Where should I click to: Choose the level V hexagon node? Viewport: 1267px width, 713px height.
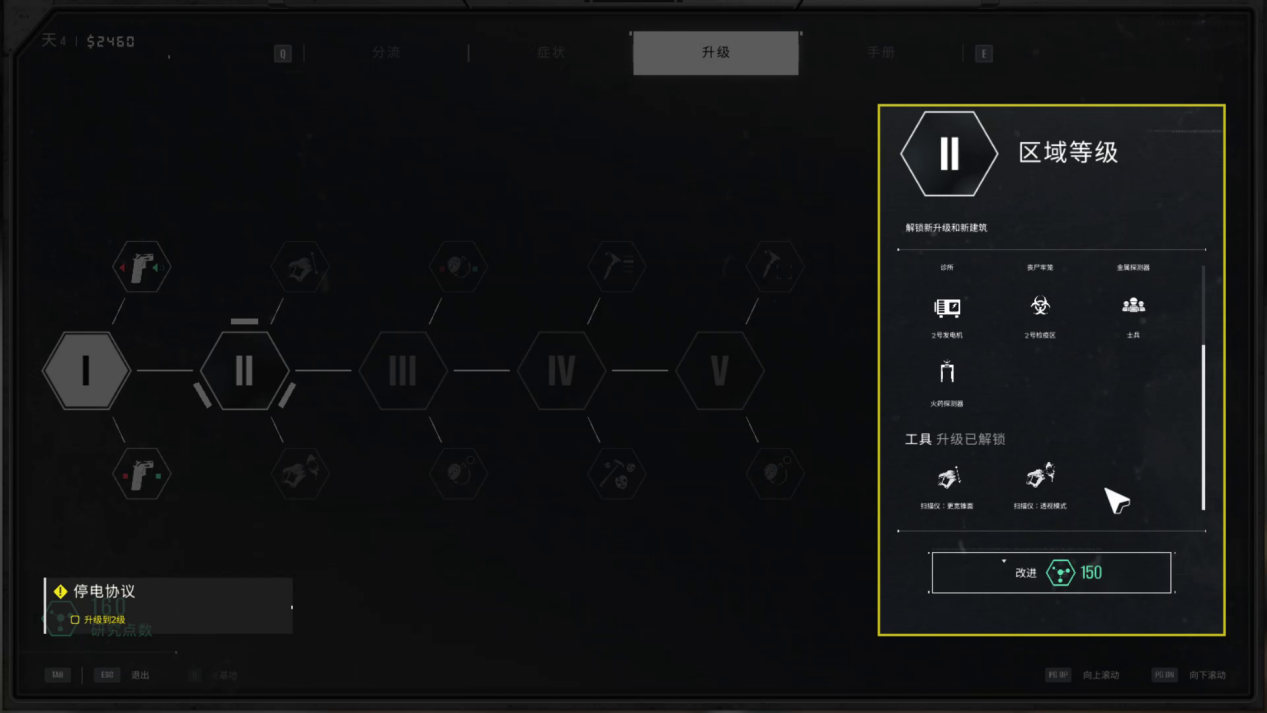coord(719,370)
